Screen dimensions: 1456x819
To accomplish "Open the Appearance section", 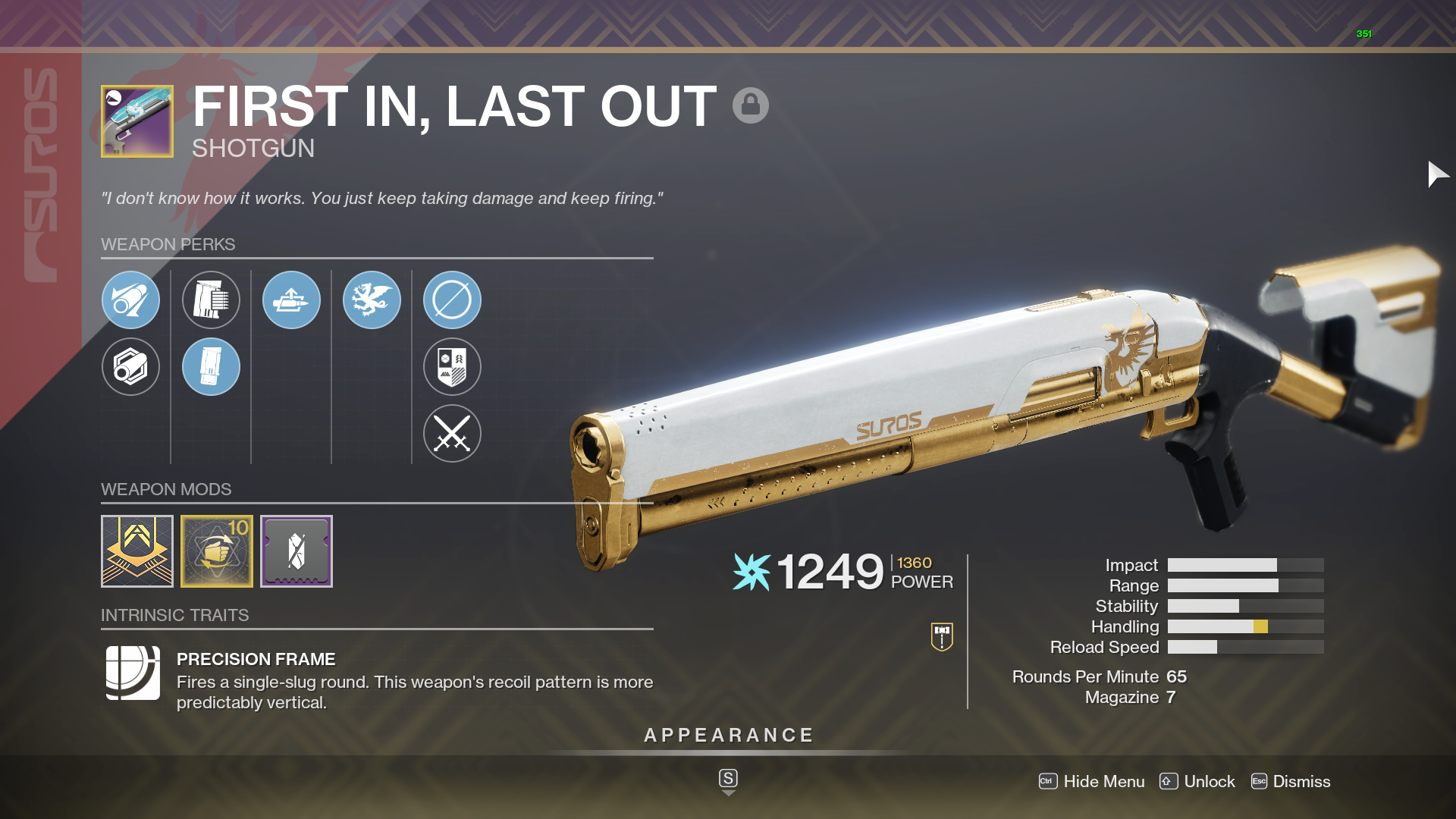I will [x=727, y=734].
